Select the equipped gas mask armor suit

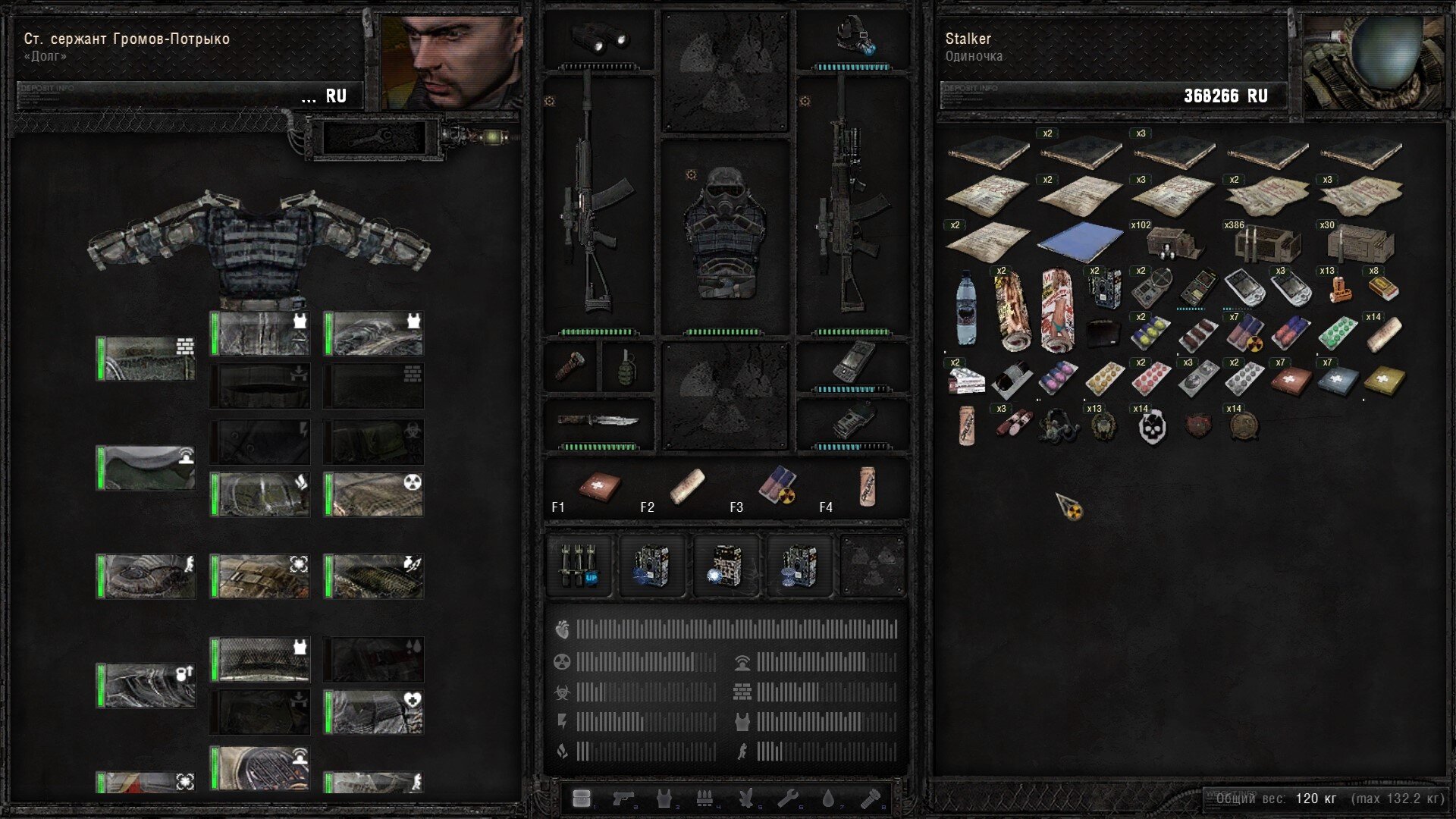click(x=724, y=235)
